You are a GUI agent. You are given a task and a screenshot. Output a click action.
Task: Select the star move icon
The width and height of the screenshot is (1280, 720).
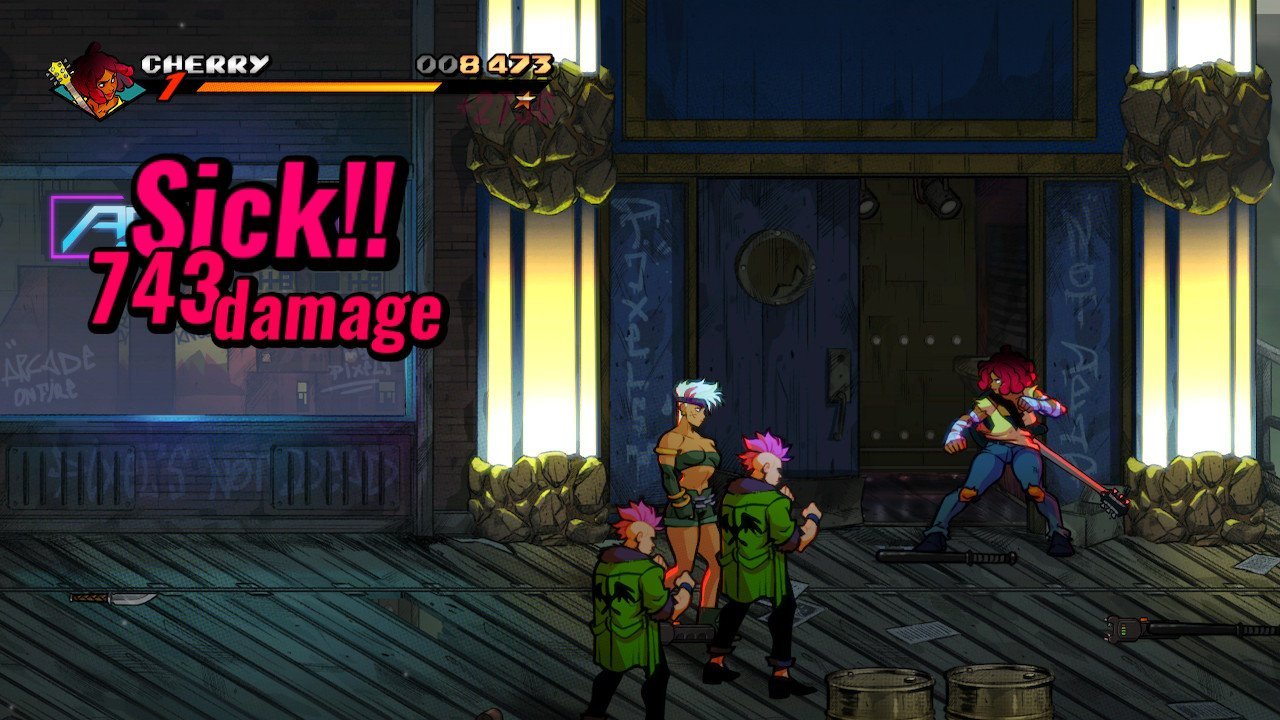(522, 100)
